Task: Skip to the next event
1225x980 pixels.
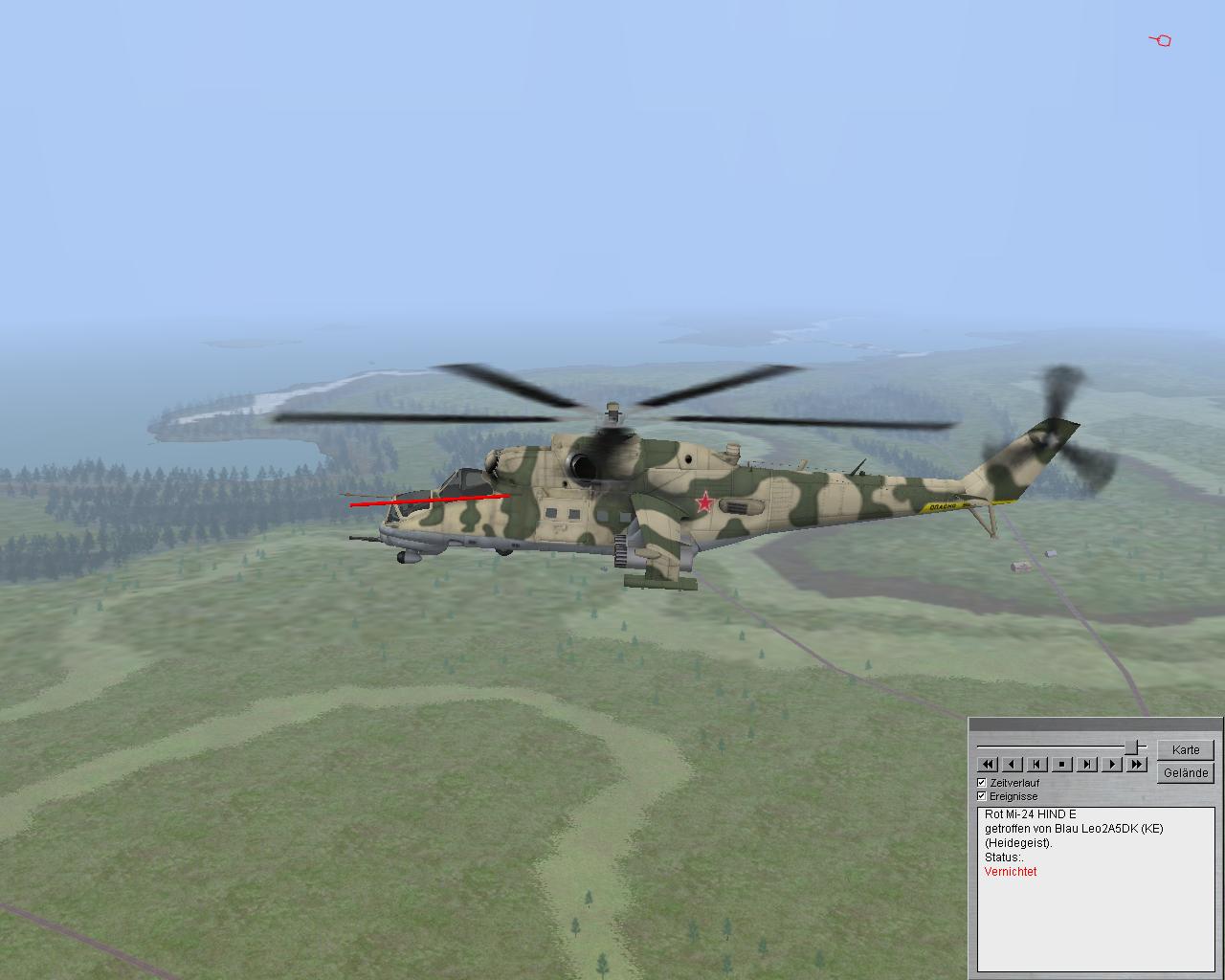Action: 1086,764
